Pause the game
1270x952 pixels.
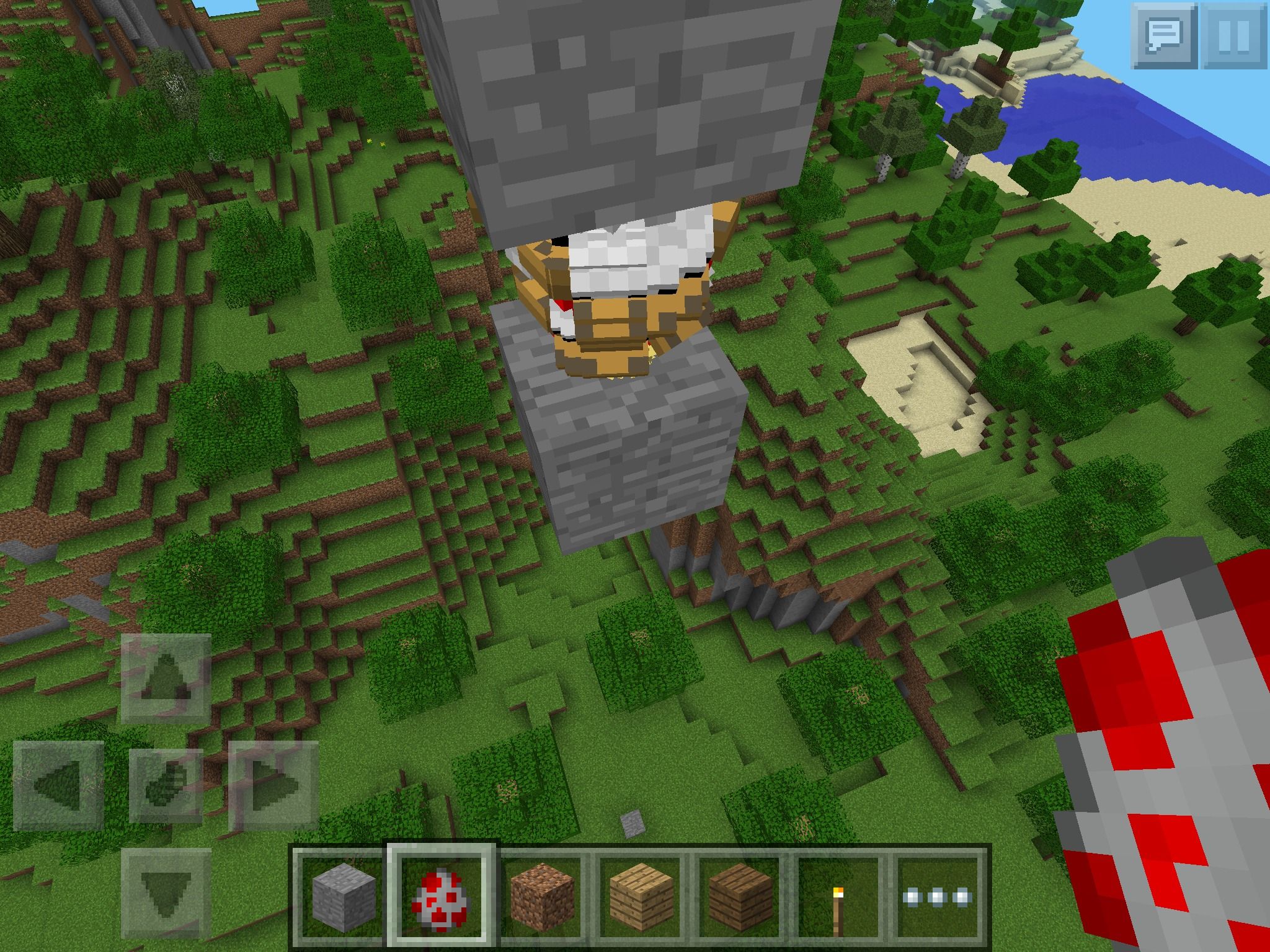(x=1233, y=35)
